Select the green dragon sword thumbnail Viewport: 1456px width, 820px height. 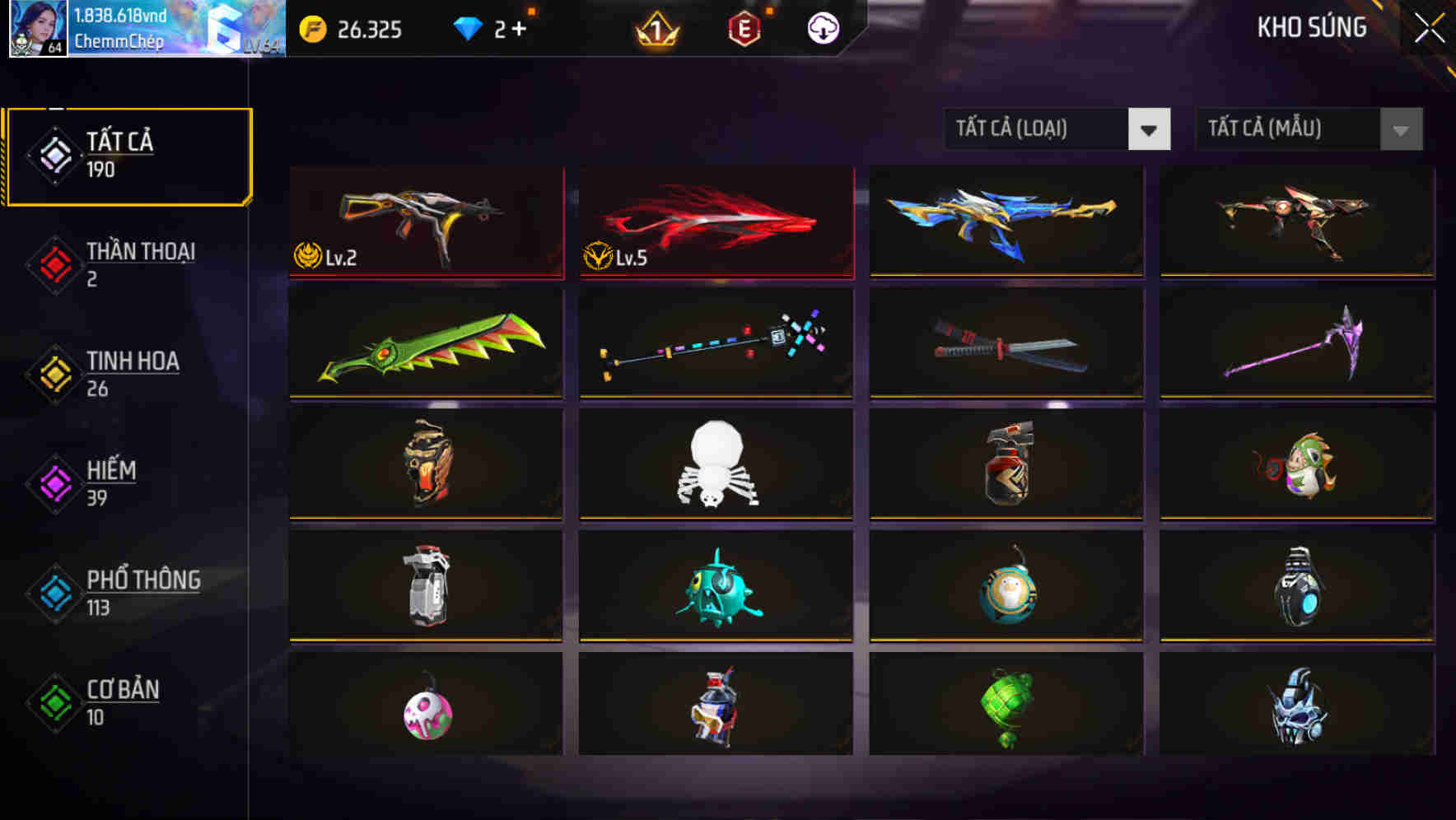(x=426, y=344)
